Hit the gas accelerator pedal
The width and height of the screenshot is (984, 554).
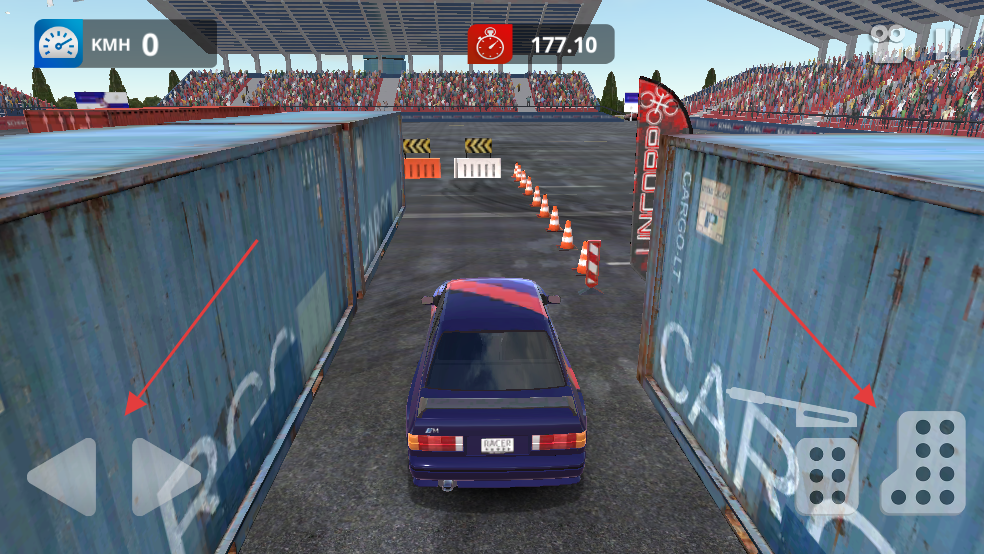925,462
